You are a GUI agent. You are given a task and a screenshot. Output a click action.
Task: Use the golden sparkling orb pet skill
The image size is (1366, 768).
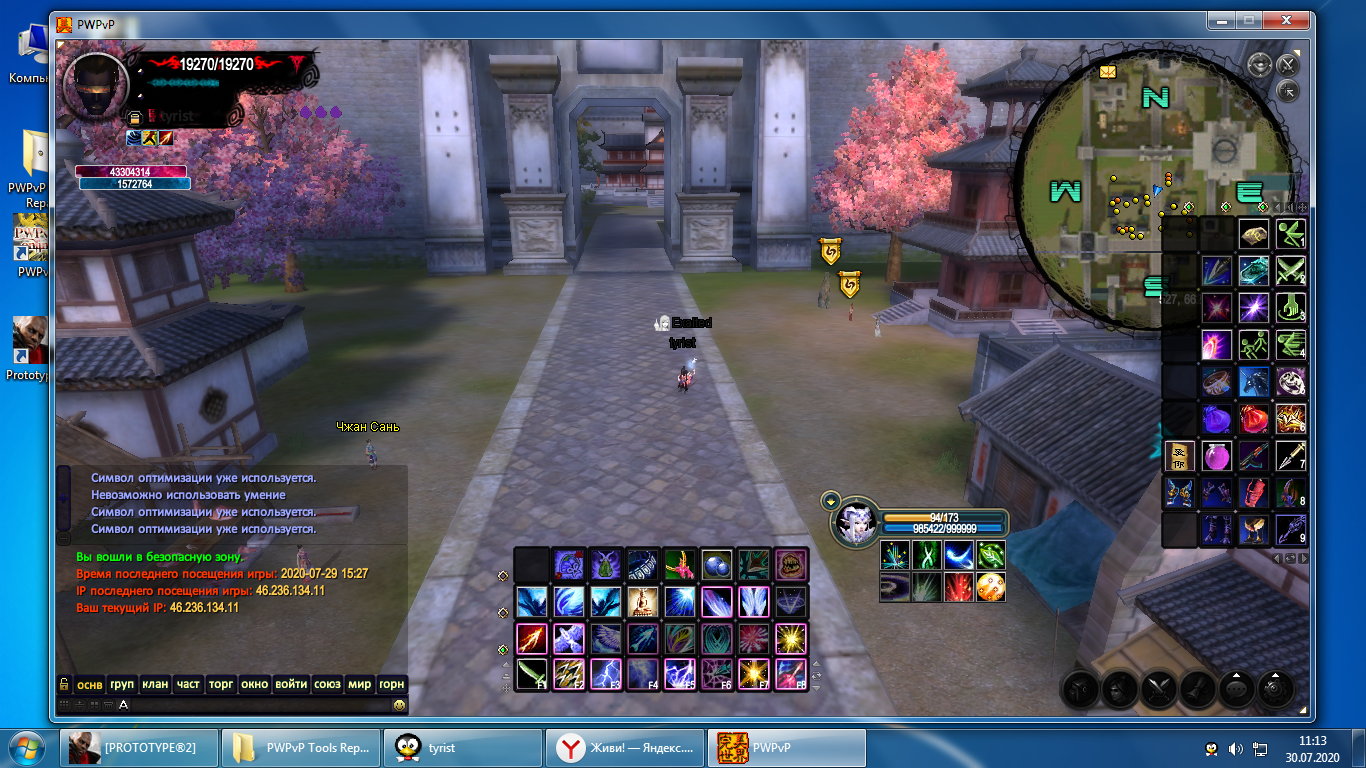(x=991, y=587)
